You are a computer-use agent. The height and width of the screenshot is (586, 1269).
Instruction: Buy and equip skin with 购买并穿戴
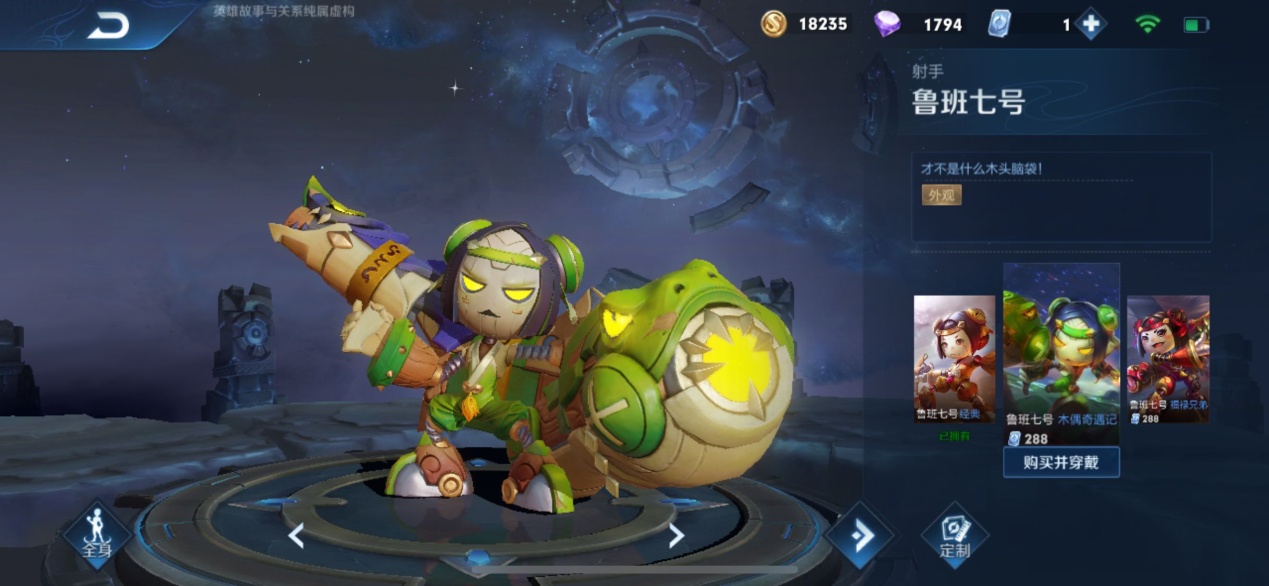click(1060, 462)
